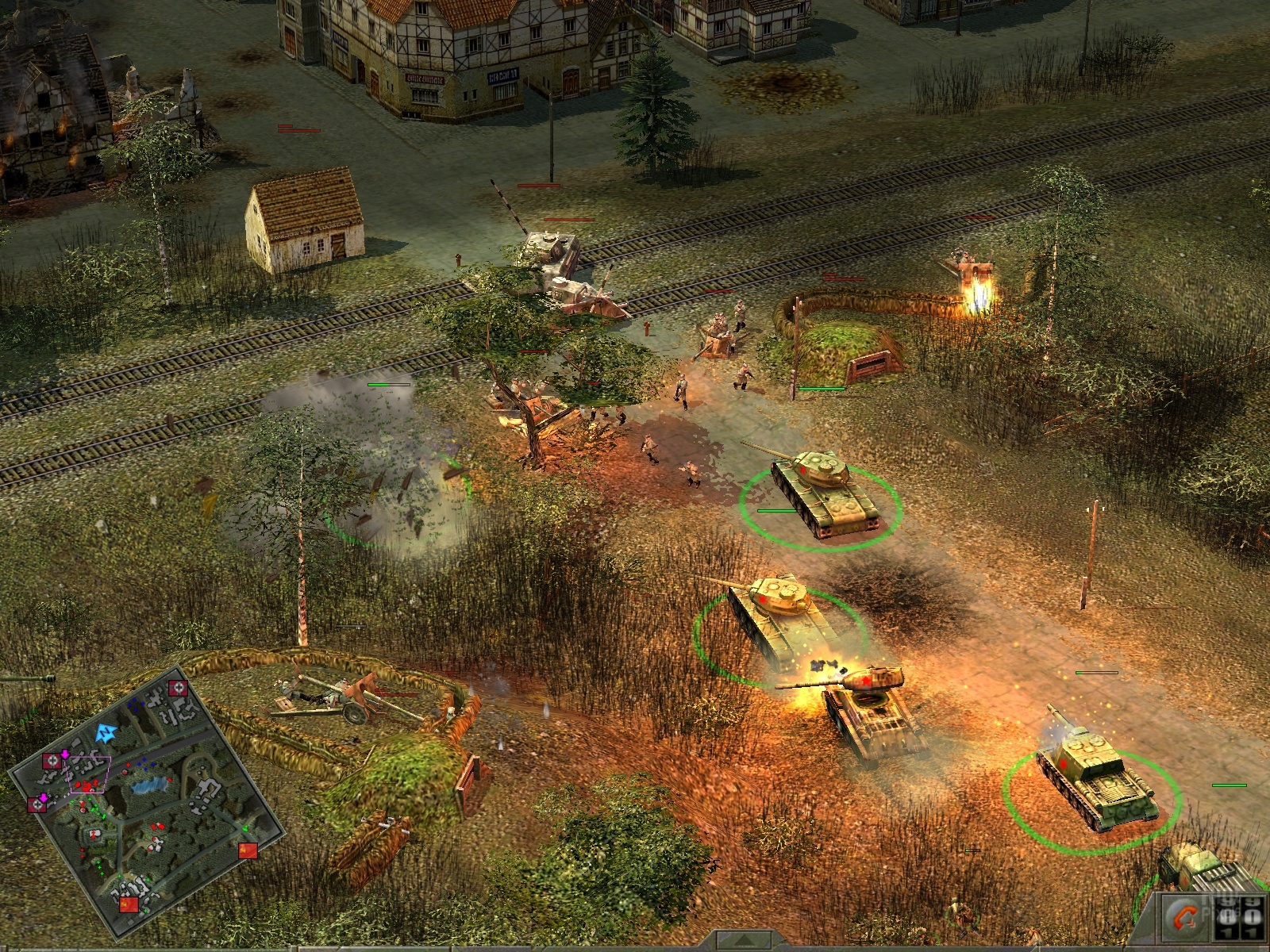The image size is (1270, 952).
Task: Click the blue north compass arrow on minimap
Action: [x=106, y=733]
